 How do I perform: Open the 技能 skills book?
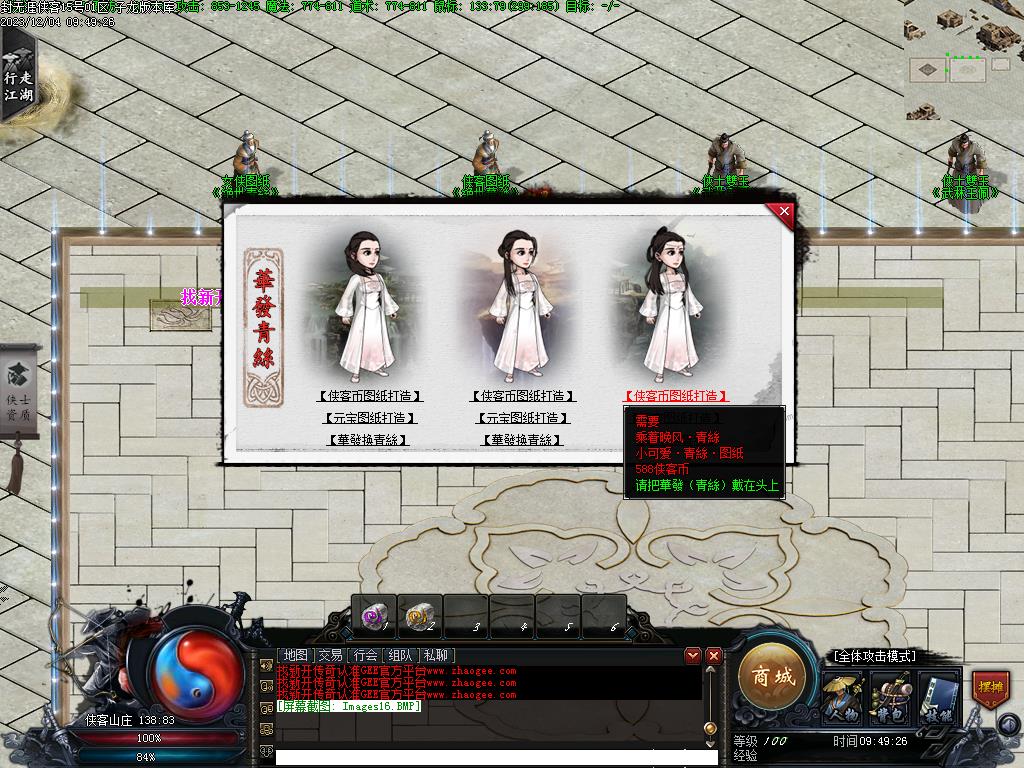pos(938,697)
